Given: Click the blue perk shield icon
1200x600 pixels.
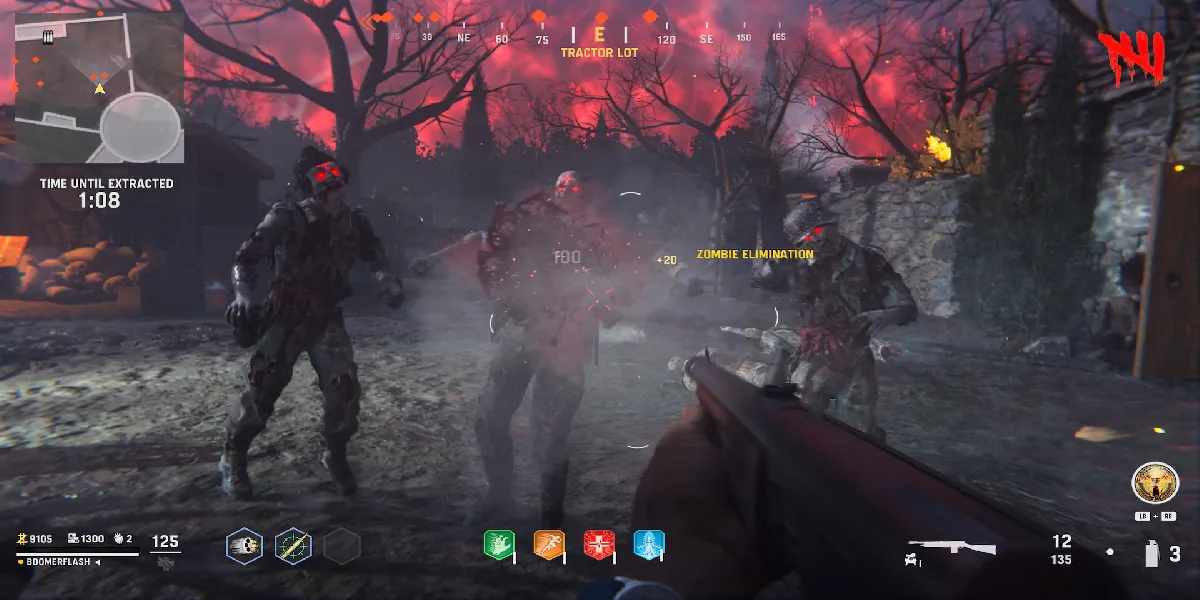Looking at the screenshot, I should pyautogui.click(x=648, y=545).
